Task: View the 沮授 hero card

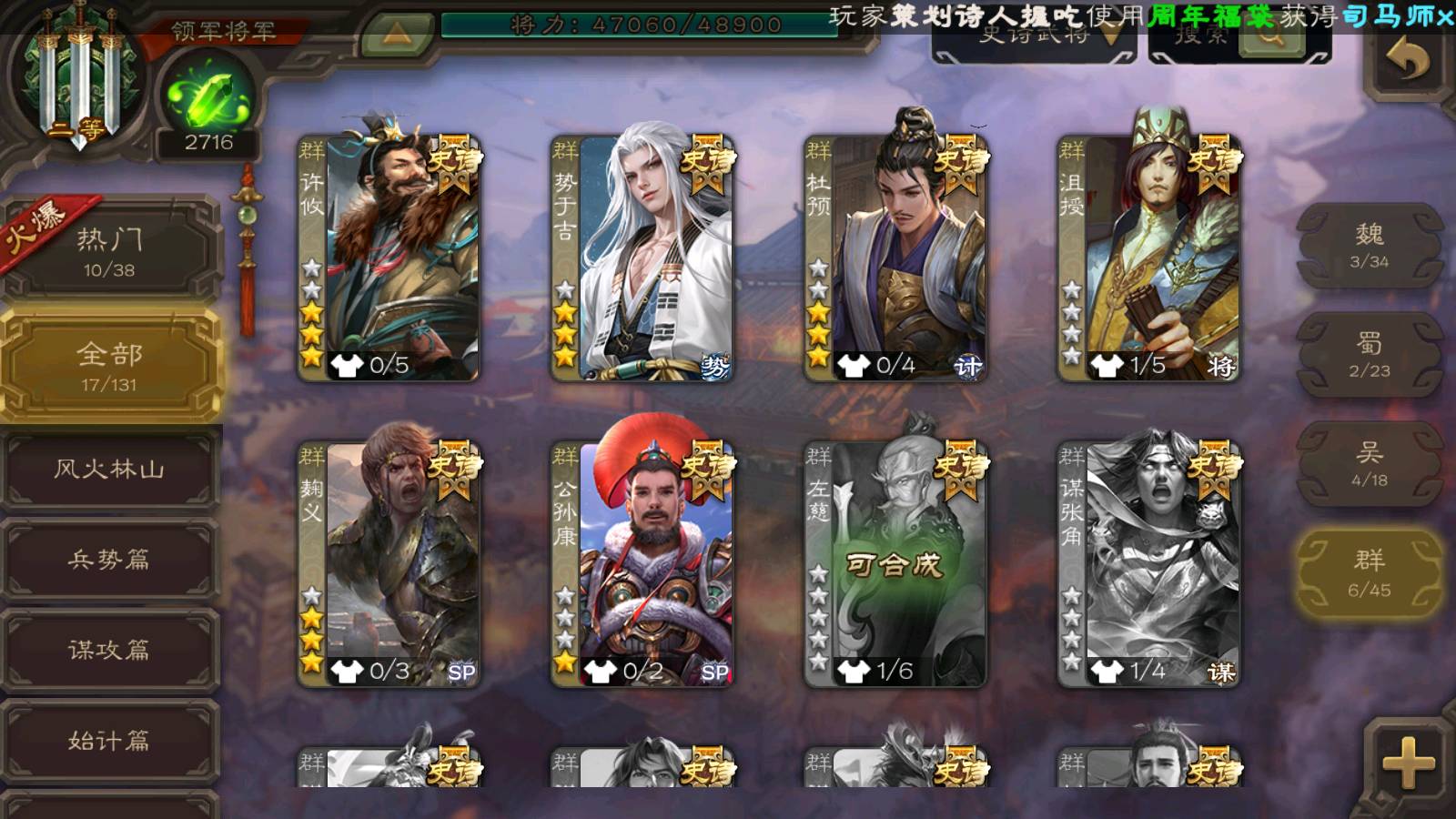Action: point(1148,258)
